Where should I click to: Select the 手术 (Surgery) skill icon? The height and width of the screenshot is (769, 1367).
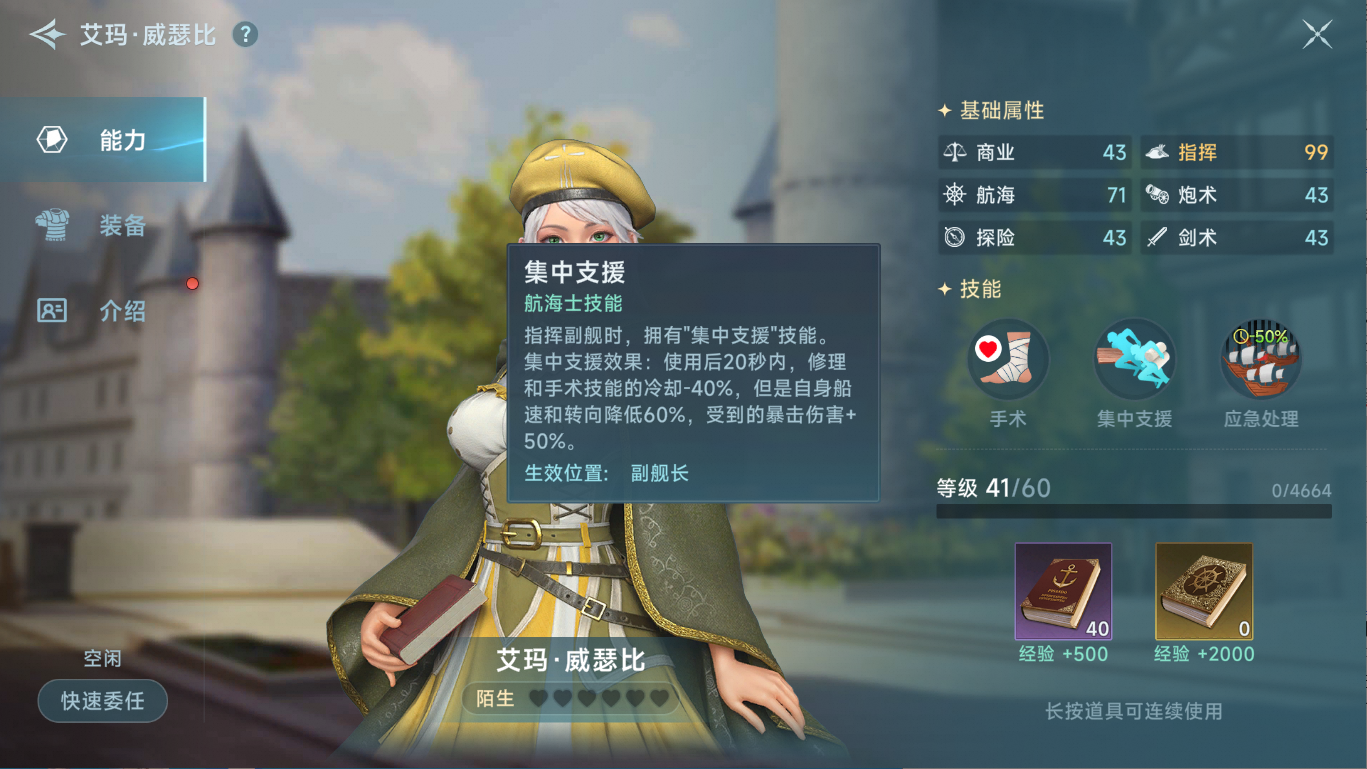click(1007, 359)
